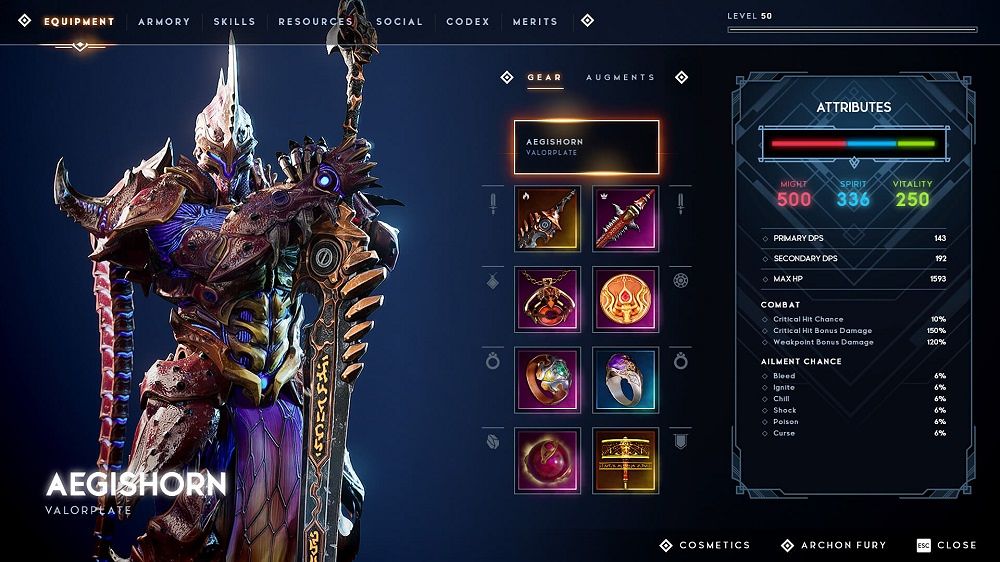The height and width of the screenshot is (562, 1000).
Task: View the Codex tab
Action: [x=468, y=21]
